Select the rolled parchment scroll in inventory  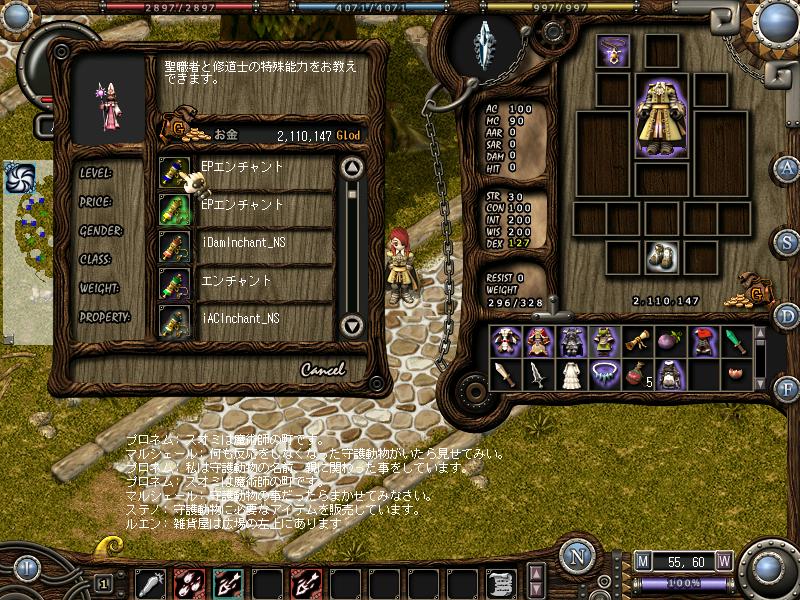click(x=636, y=341)
